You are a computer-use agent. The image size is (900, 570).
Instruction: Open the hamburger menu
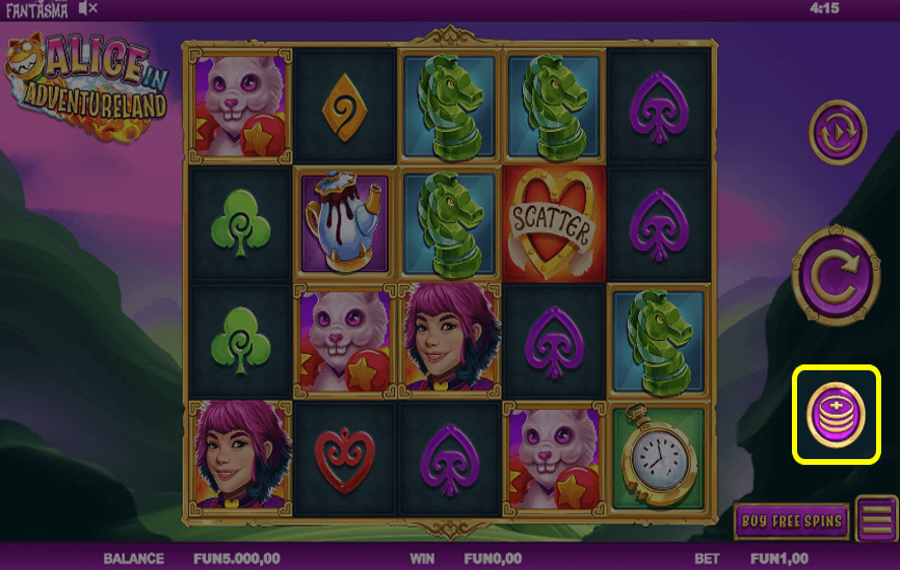click(877, 520)
